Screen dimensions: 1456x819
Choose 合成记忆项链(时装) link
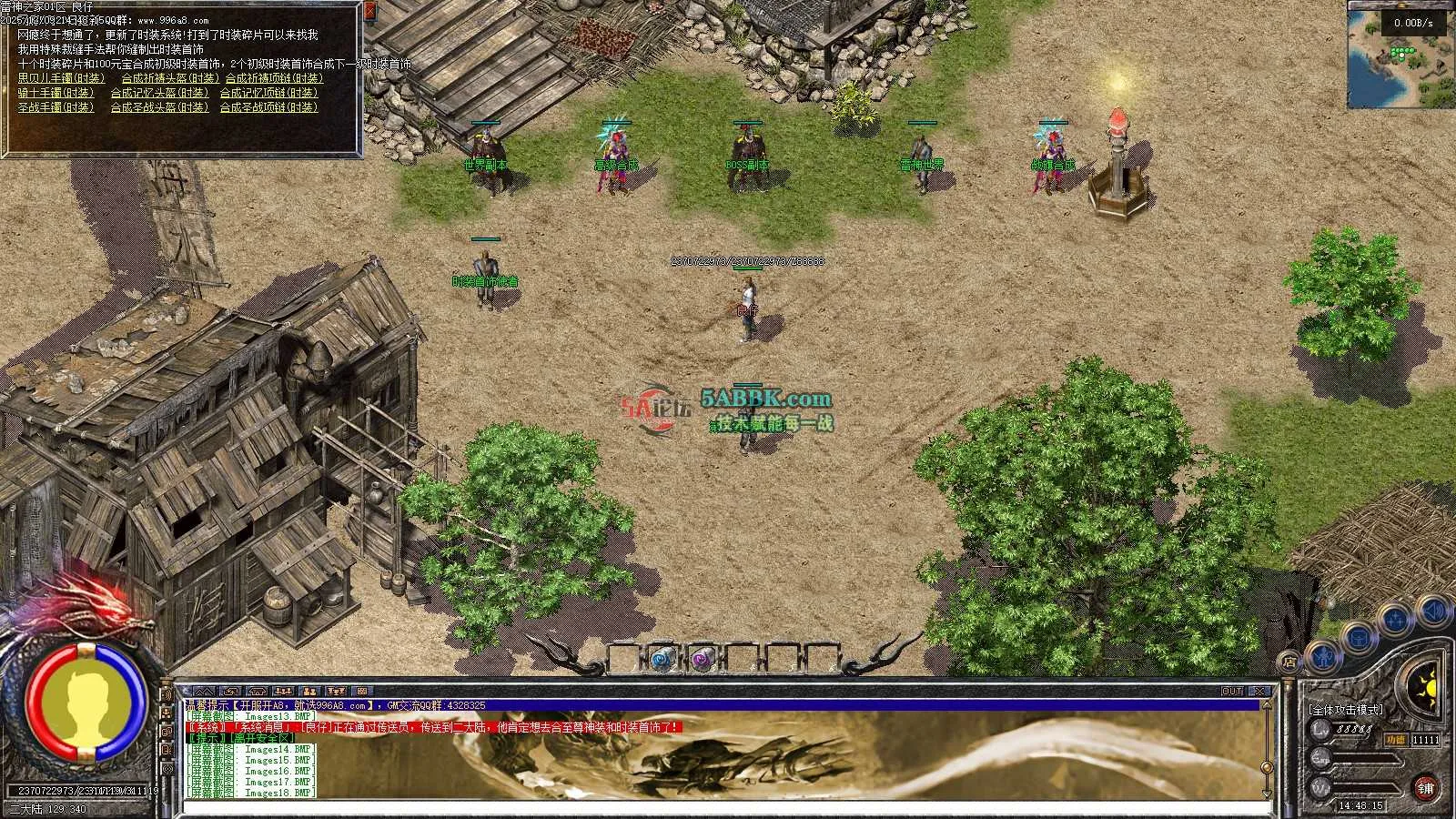click(268, 93)
